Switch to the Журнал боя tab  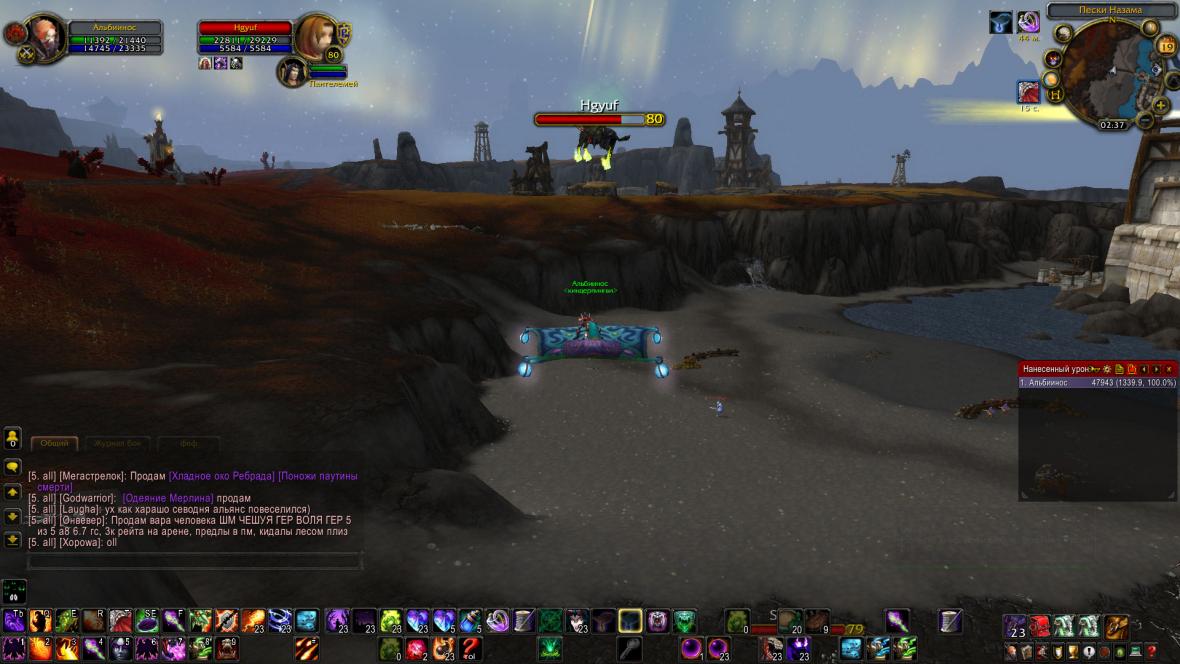point(122,443)
